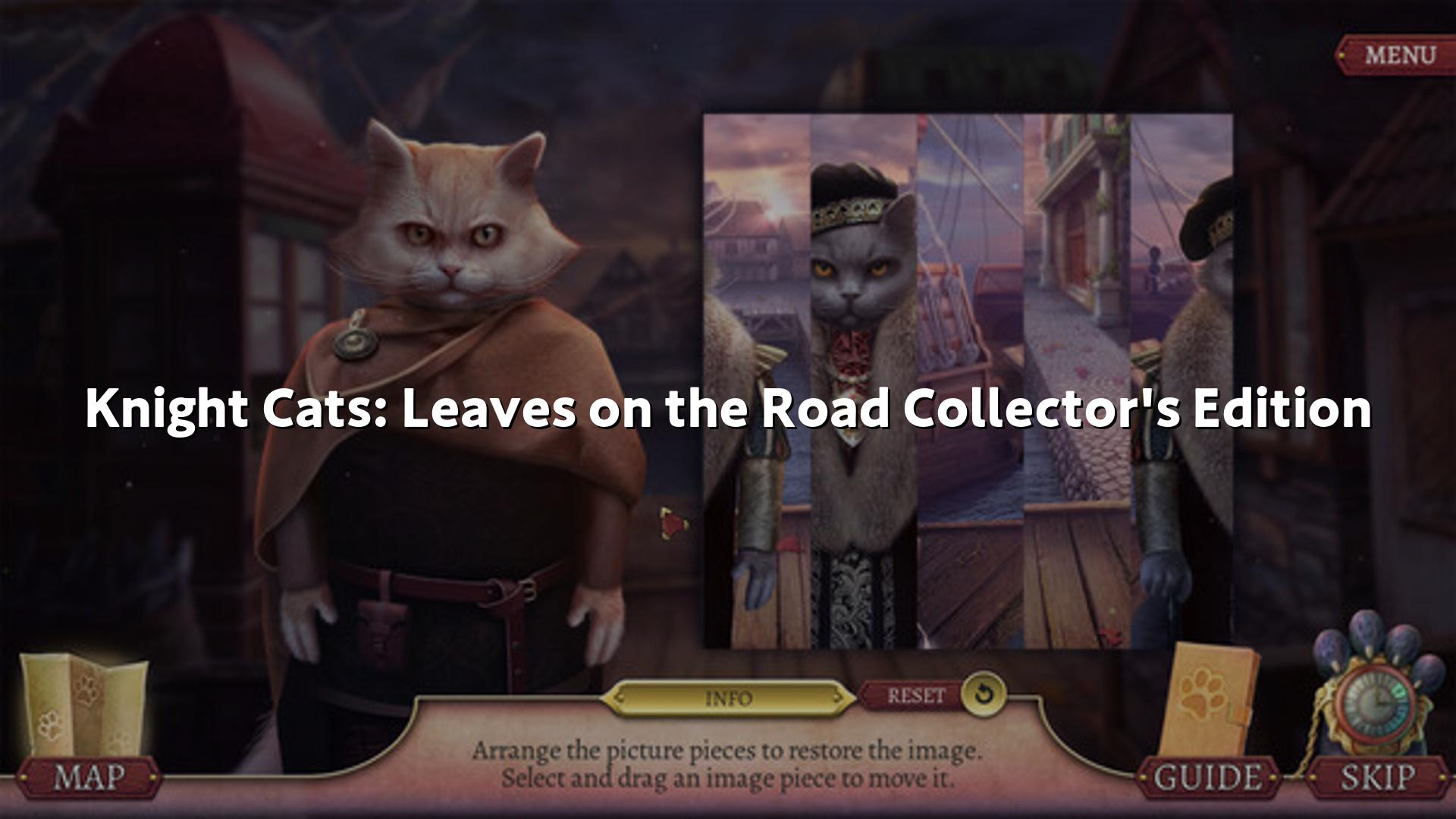Skip the puzzle with SKIP
Image resolution: width=1456 pixels, height=819 pixels.
click(x=1378, y=777)
